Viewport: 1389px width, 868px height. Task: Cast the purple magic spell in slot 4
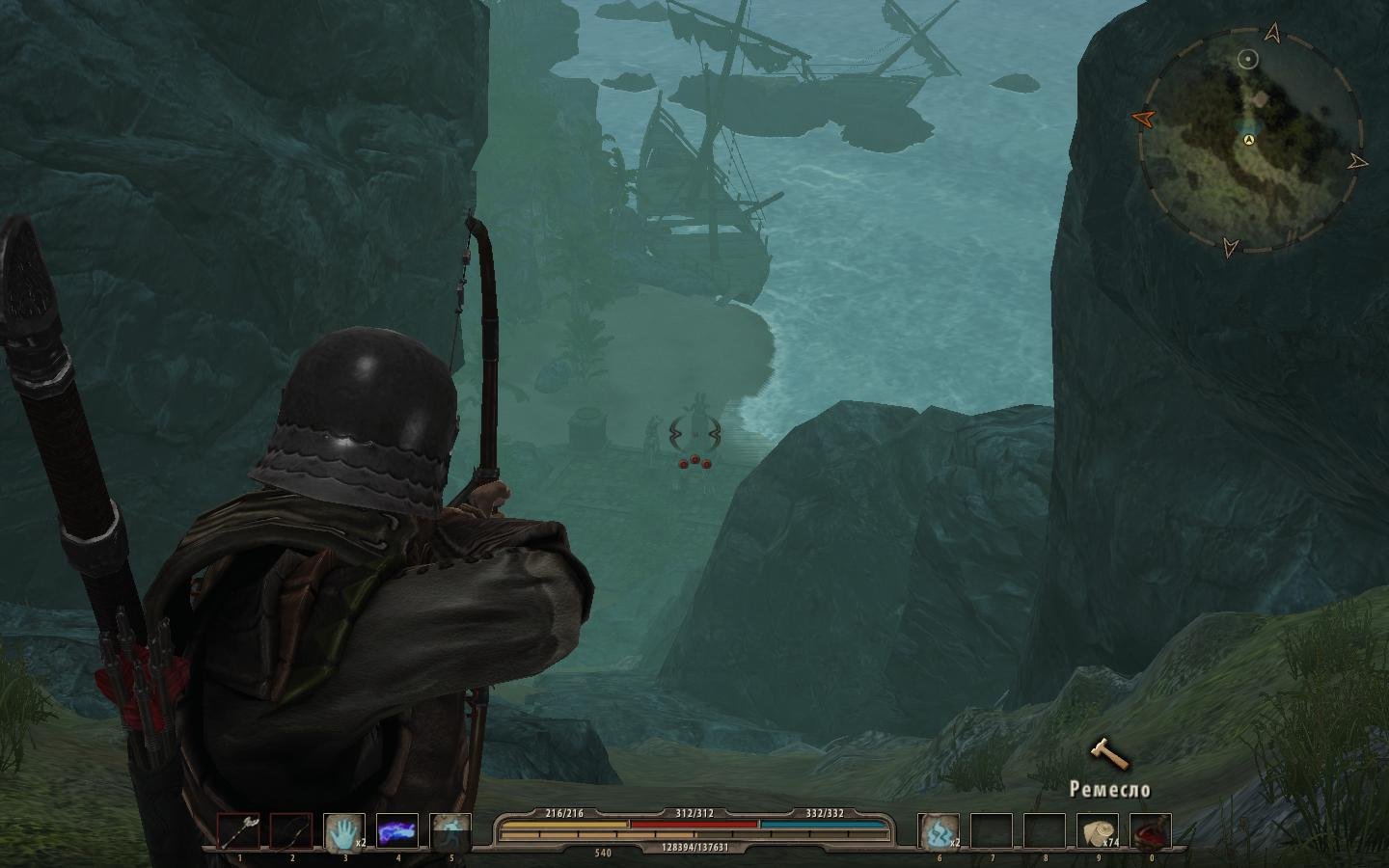click(396, 831)
